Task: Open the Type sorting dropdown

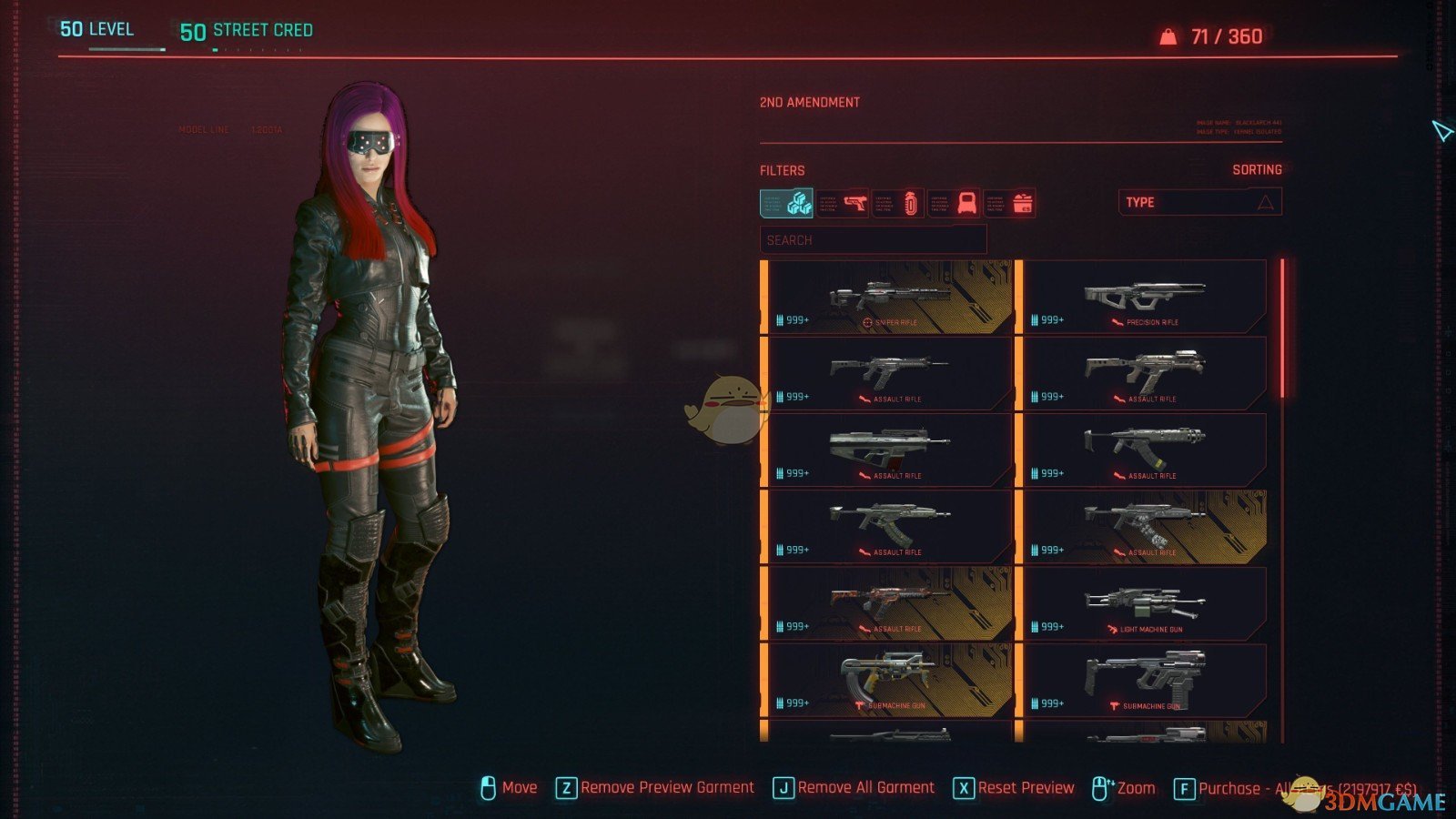Action: [x=1199, y=202]
